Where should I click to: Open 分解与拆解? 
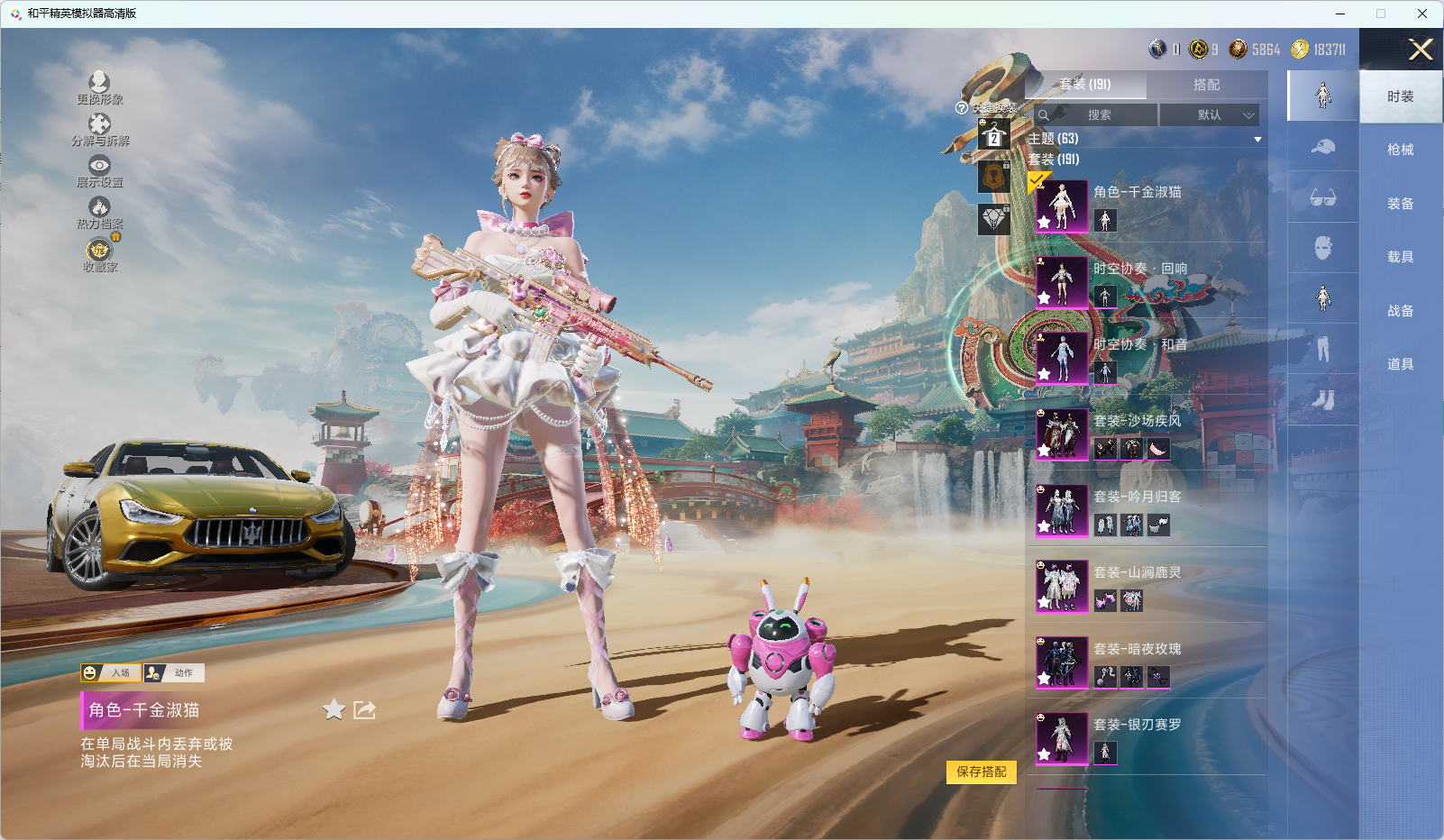click(x=99, y=130)
